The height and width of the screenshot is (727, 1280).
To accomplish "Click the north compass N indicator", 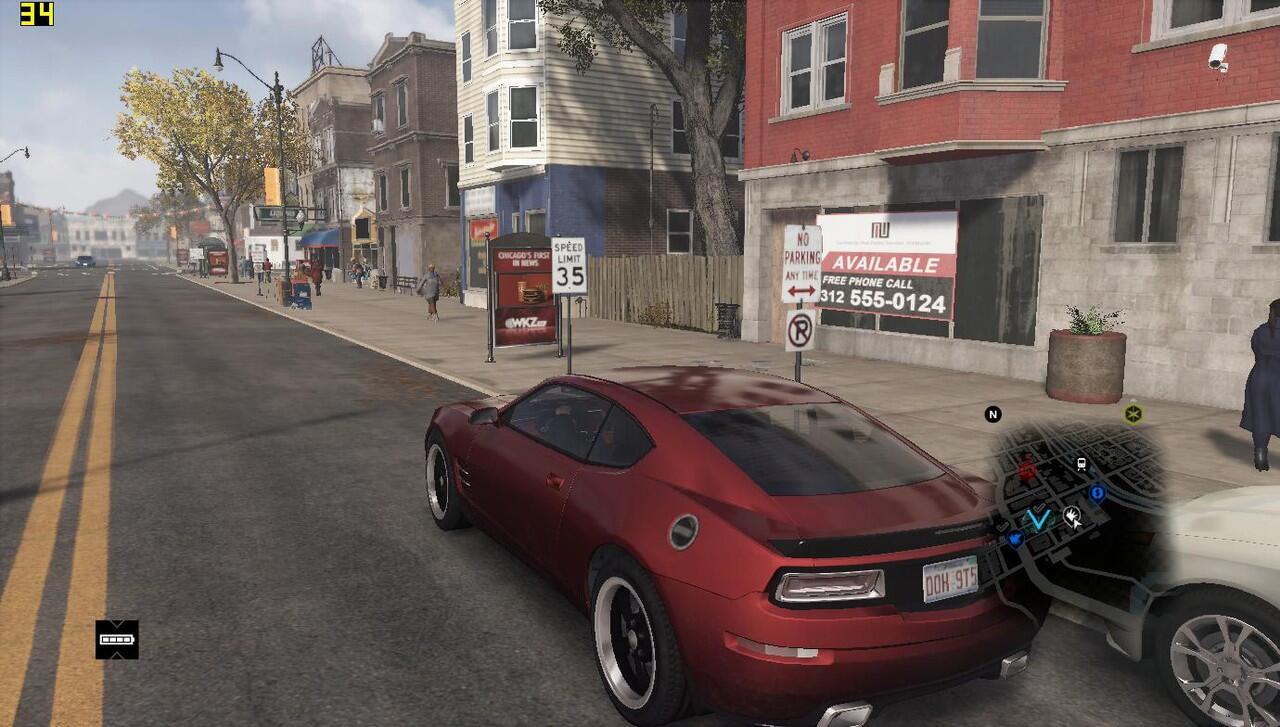I will pos(993,414).
